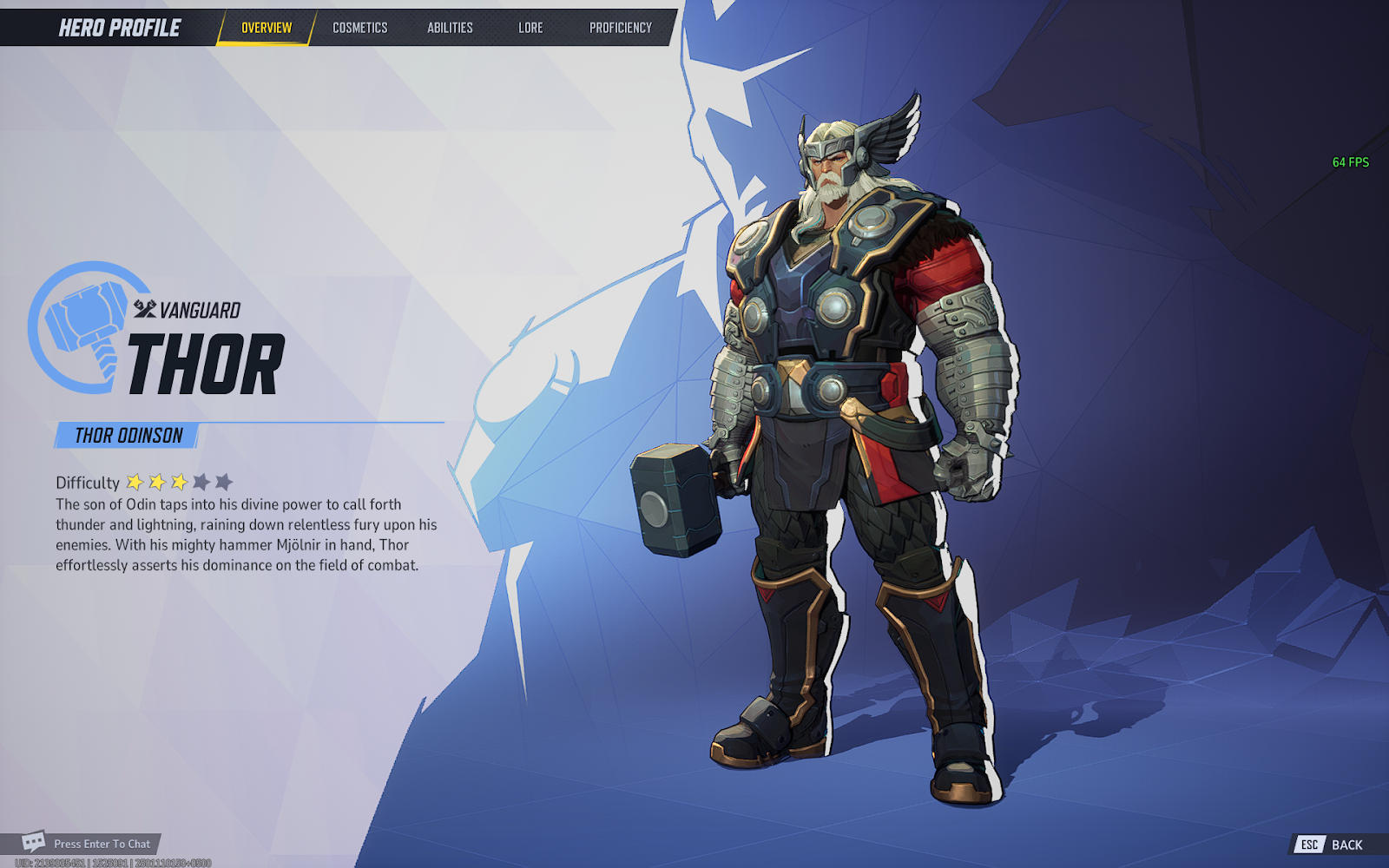The height and width of the screenshot is (868, 1389).
Task: Show the Abilities tab
Action: [x=450, y=28]
